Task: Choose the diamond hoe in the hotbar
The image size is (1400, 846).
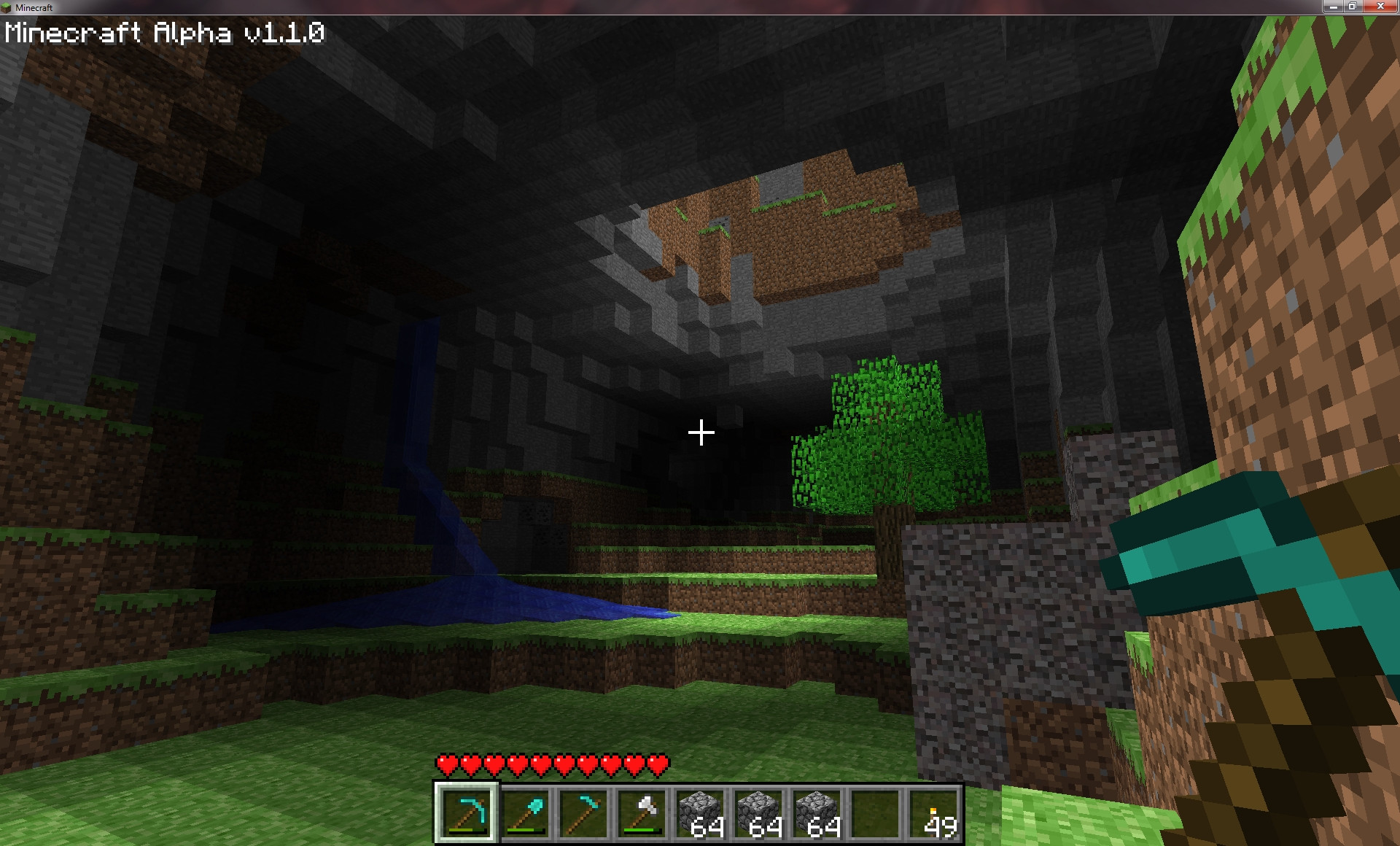Action: pyautogui.click(x=584, y=812)
